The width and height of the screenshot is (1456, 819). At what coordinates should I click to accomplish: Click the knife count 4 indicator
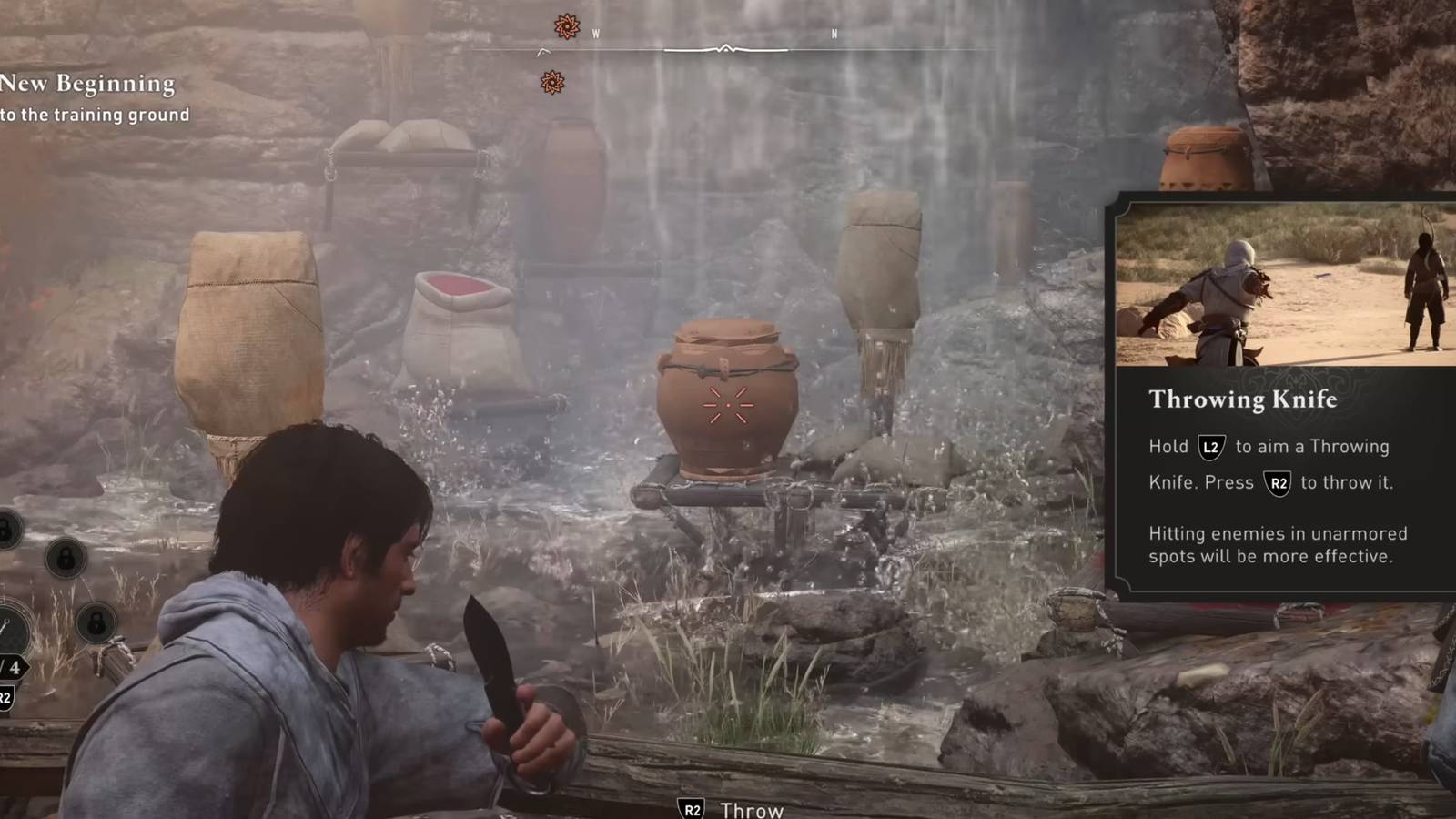pyautogui.click(x=14, y=666)
